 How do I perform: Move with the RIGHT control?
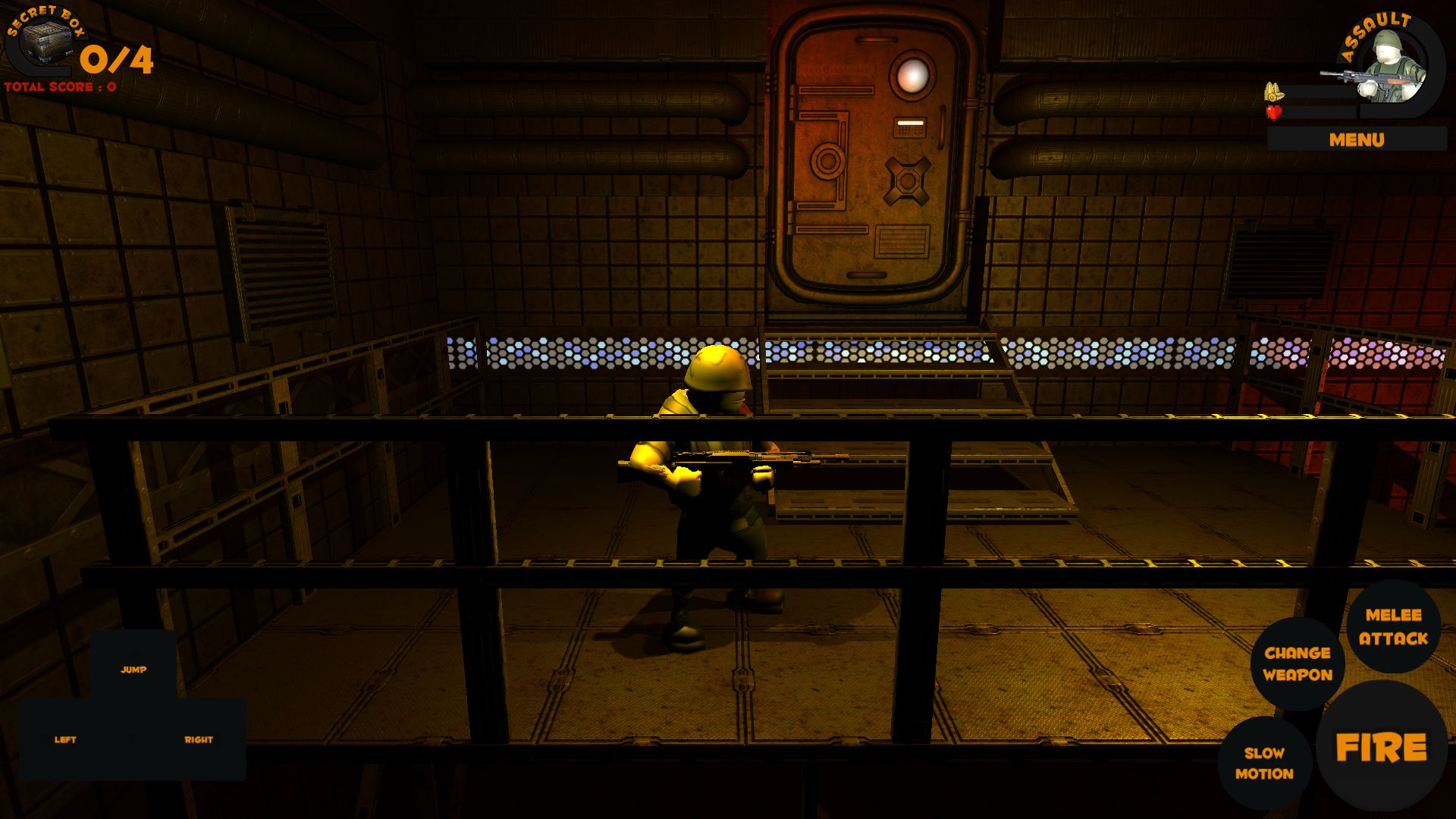[199, 739]
